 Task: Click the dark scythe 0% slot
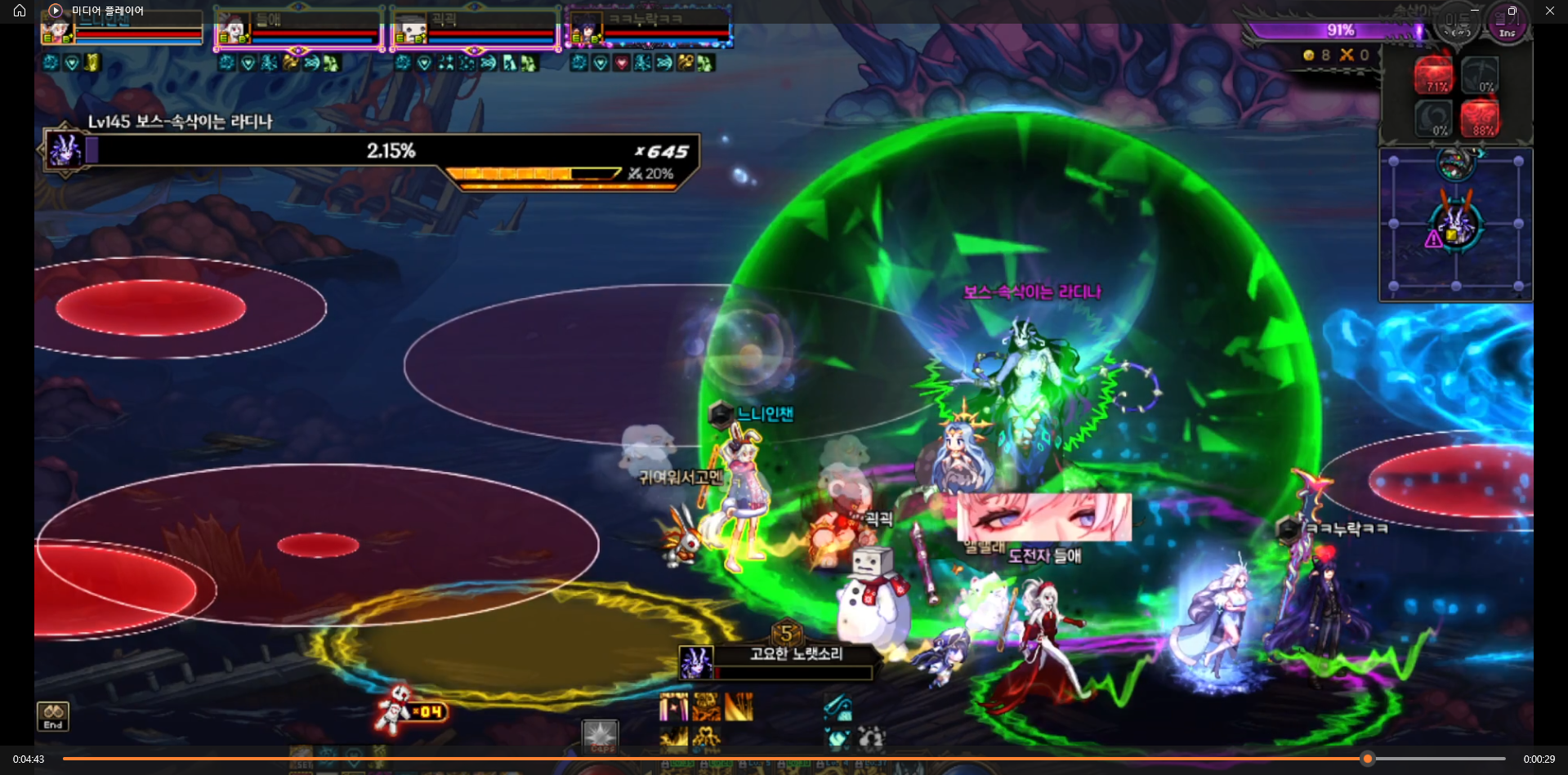[x=1480, y=73]
